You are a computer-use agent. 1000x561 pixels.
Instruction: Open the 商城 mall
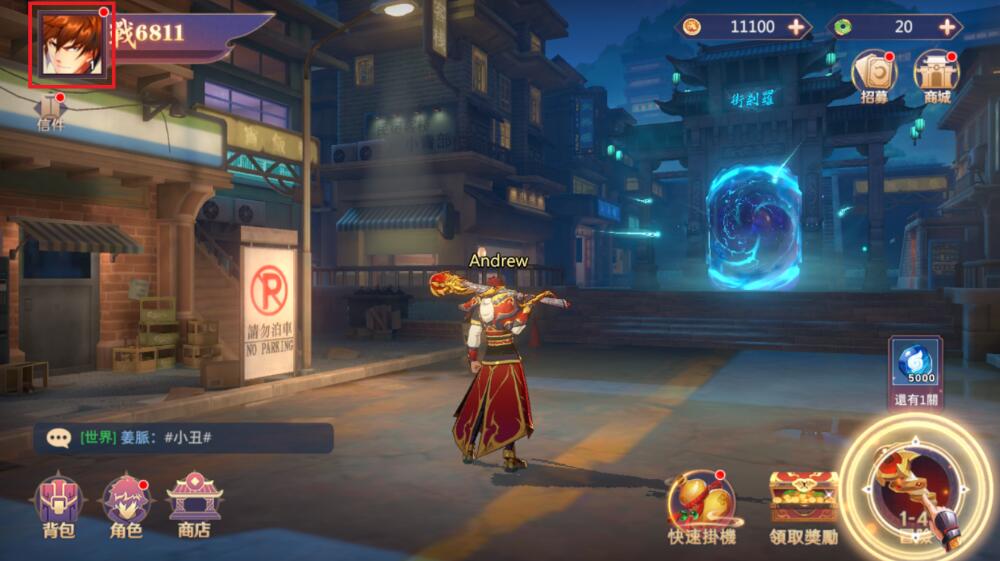click(937, 73)
